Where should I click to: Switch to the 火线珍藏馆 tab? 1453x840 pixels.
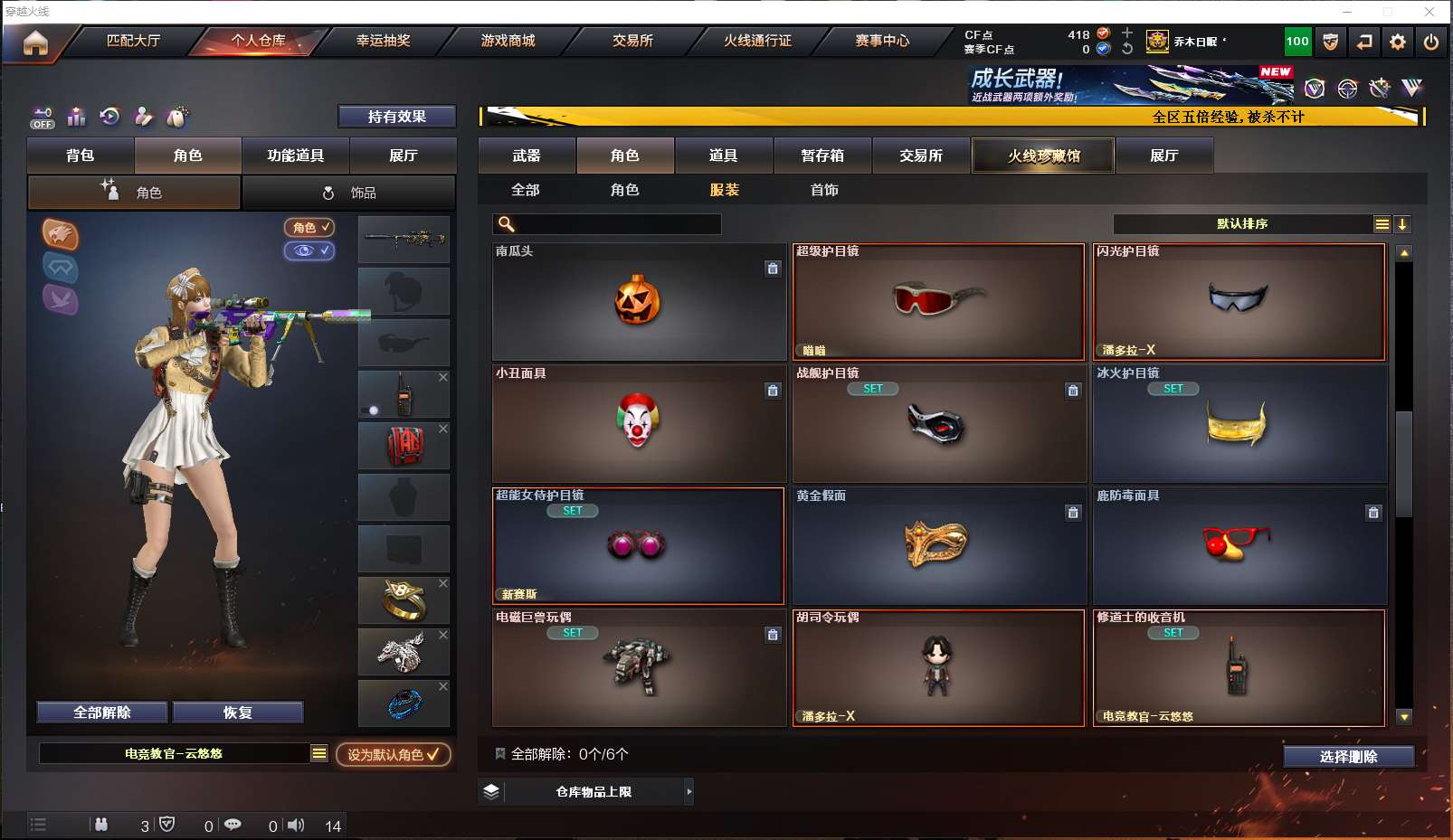point(1043,156)
